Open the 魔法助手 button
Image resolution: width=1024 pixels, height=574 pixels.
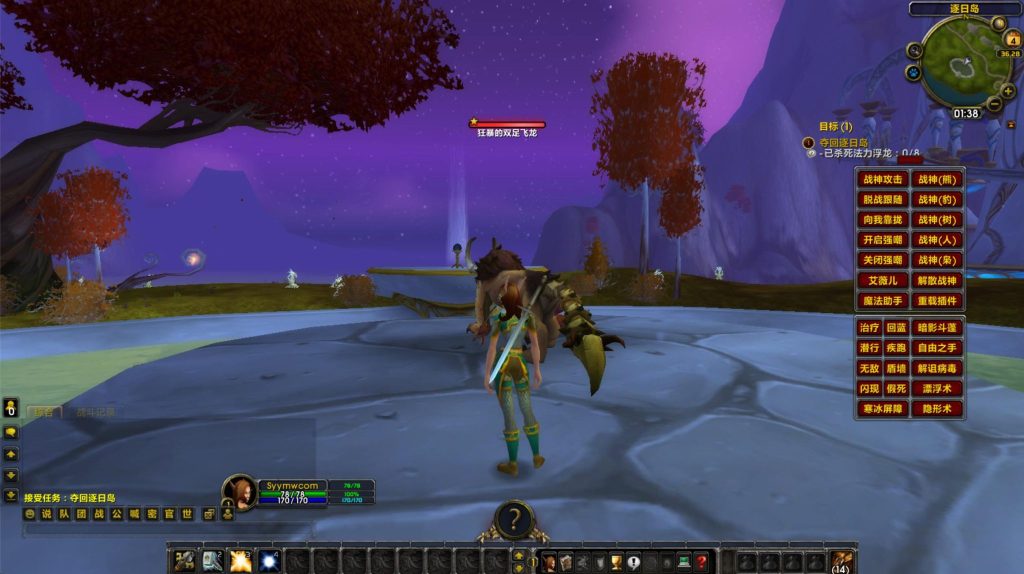[883, 301]
